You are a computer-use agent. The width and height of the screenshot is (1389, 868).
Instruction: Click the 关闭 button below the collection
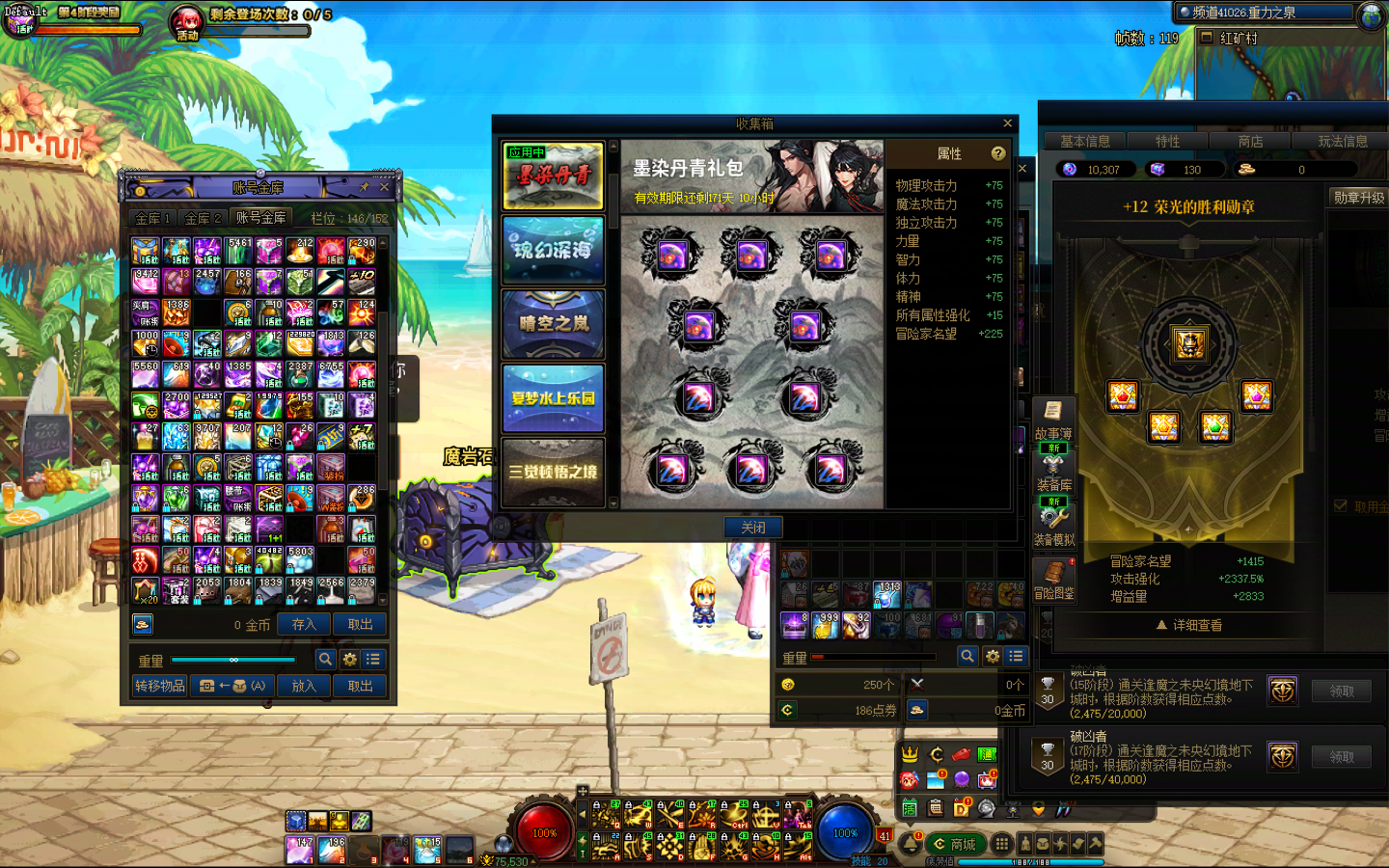tap(753, 528)
